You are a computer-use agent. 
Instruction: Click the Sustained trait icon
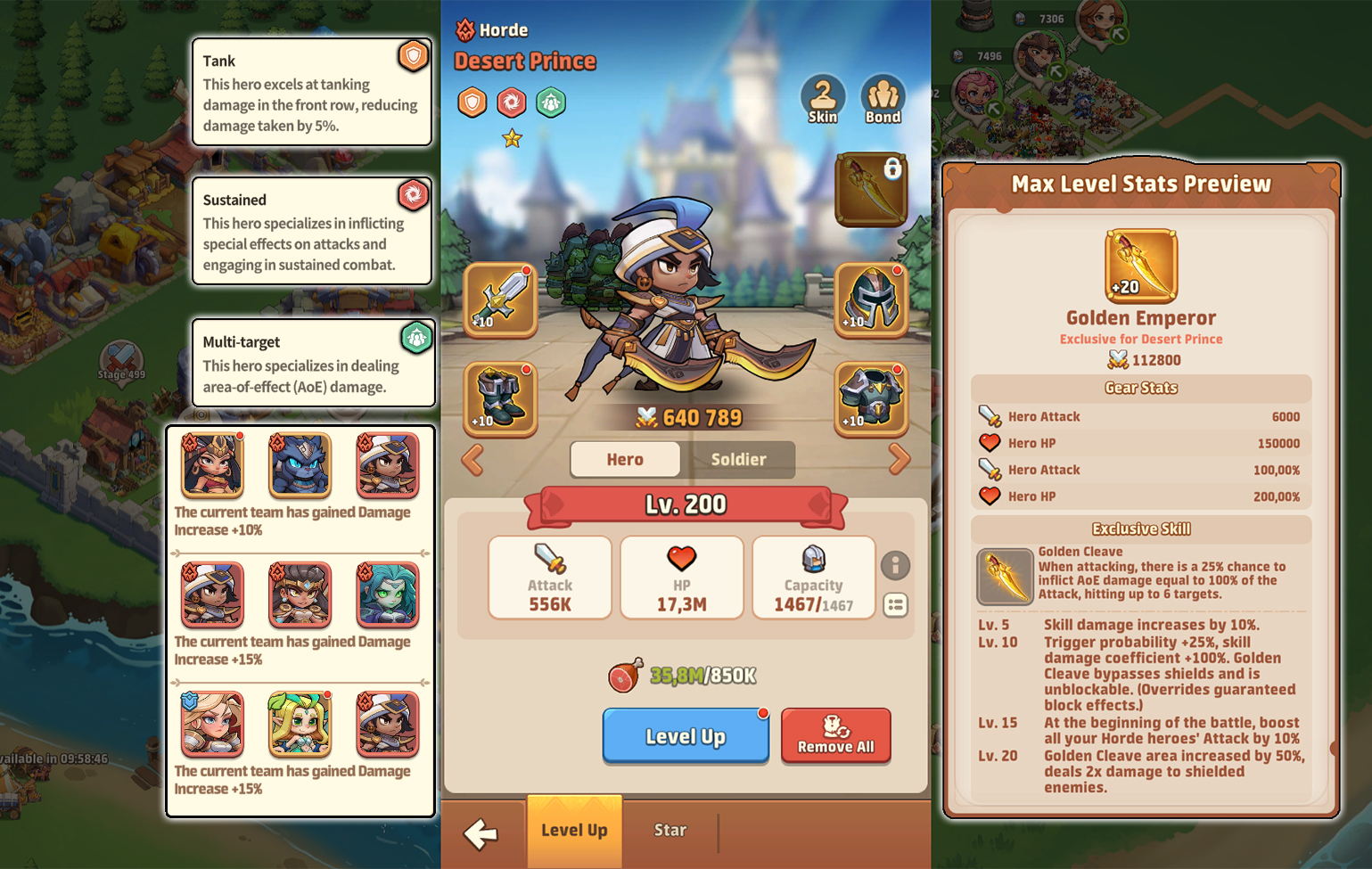click(x=414, y=195)
